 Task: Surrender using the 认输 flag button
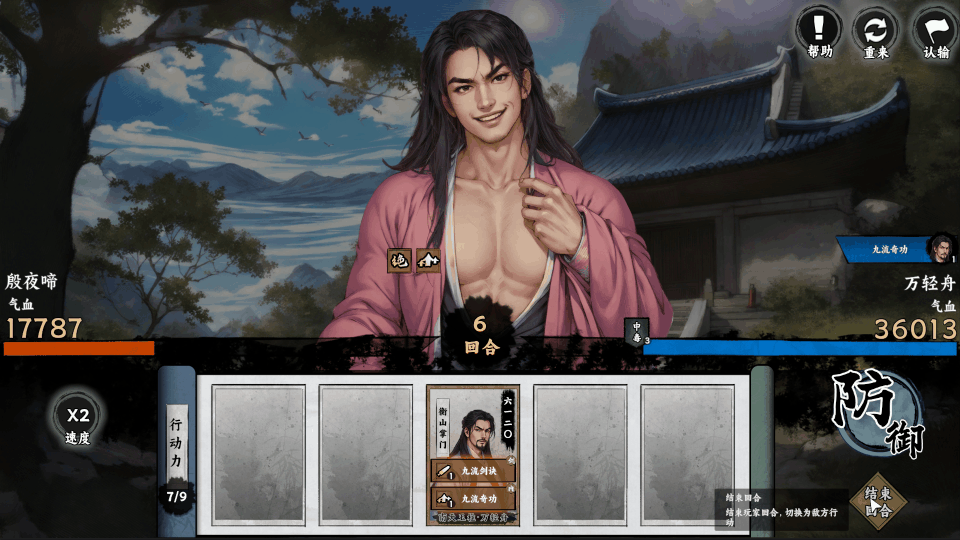click(936, 31)
